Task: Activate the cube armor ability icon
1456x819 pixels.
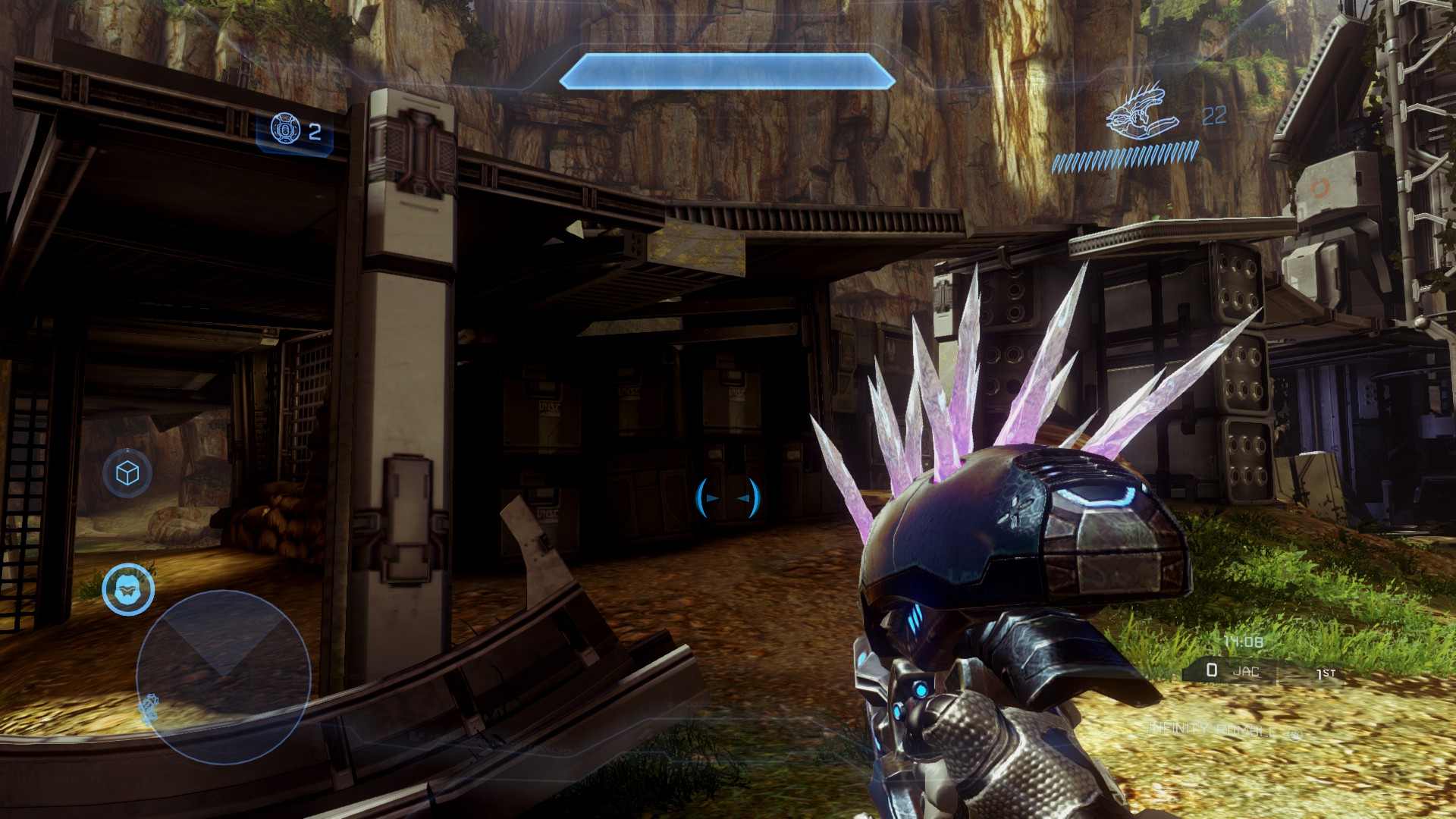Action: pyautogui.click(x=127, y=473)
